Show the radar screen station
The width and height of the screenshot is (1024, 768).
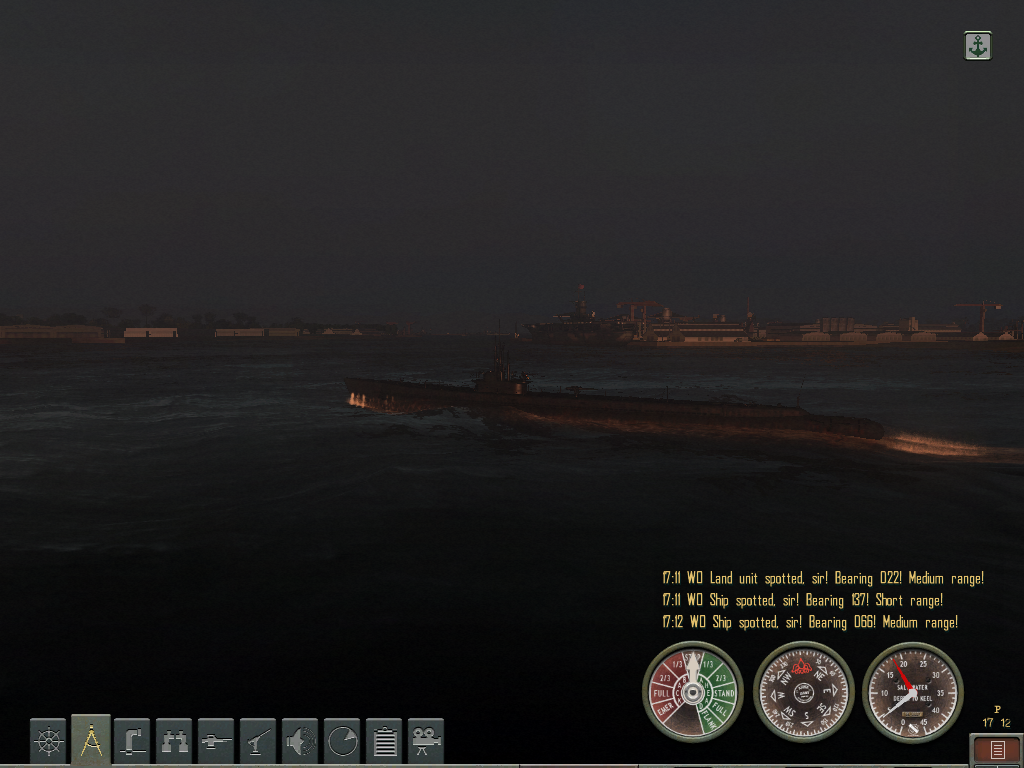[342, 741]
